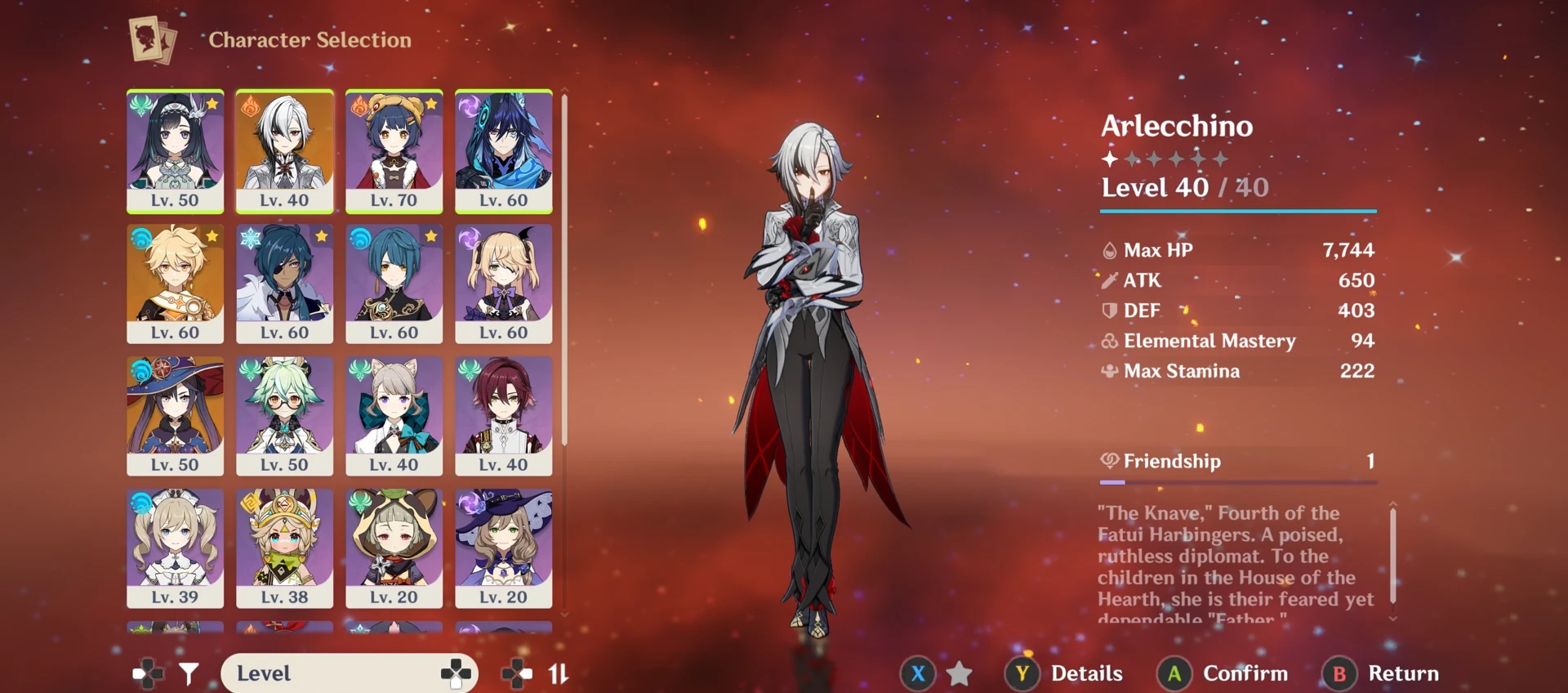Click the DEF shield icon
The height and width of the screenshot is (693, 1568).
point(1109,311)
